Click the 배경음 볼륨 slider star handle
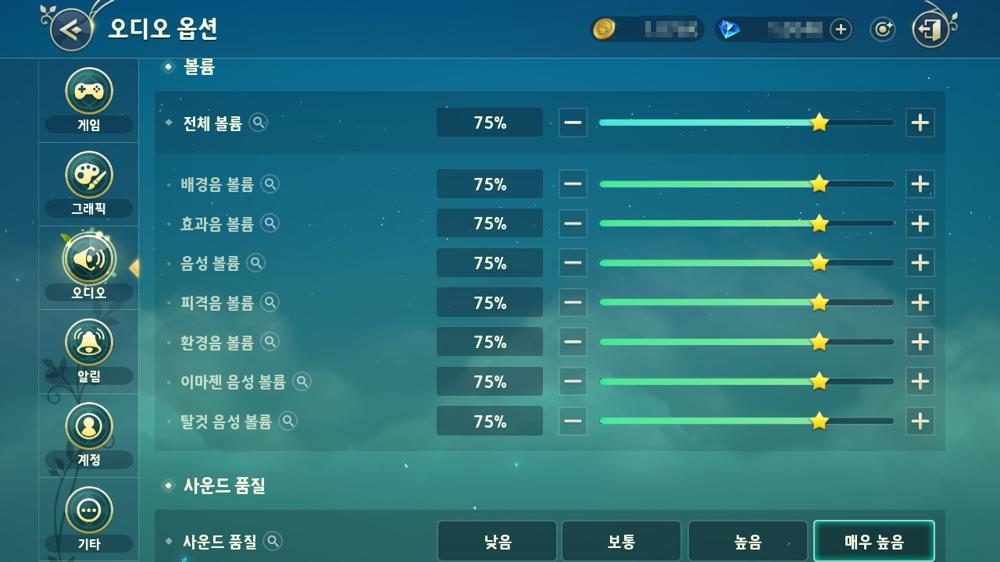This screenshot has height=562, width=1000. coord(819,184)
